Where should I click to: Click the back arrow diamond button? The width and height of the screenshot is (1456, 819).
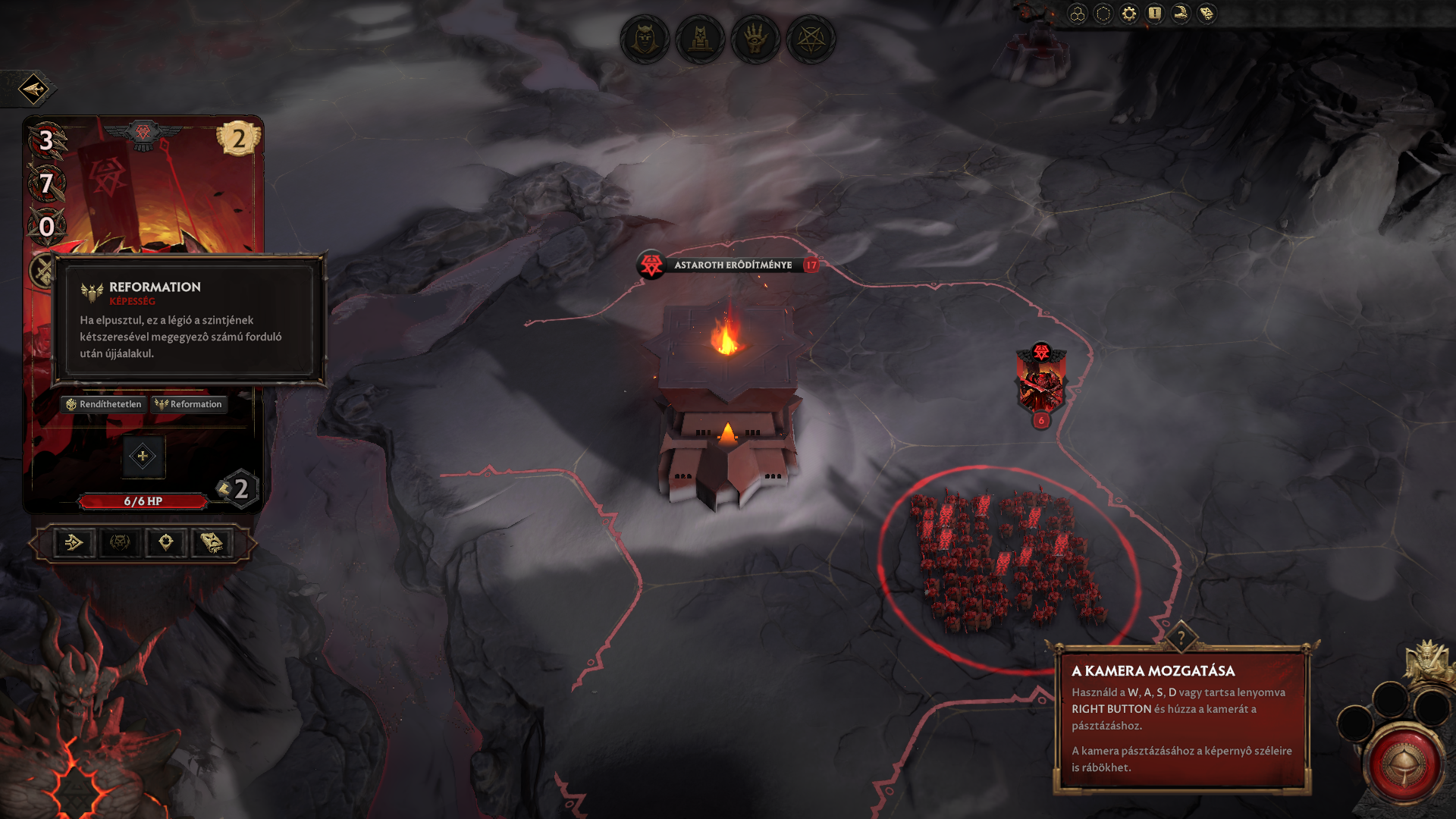33,89
